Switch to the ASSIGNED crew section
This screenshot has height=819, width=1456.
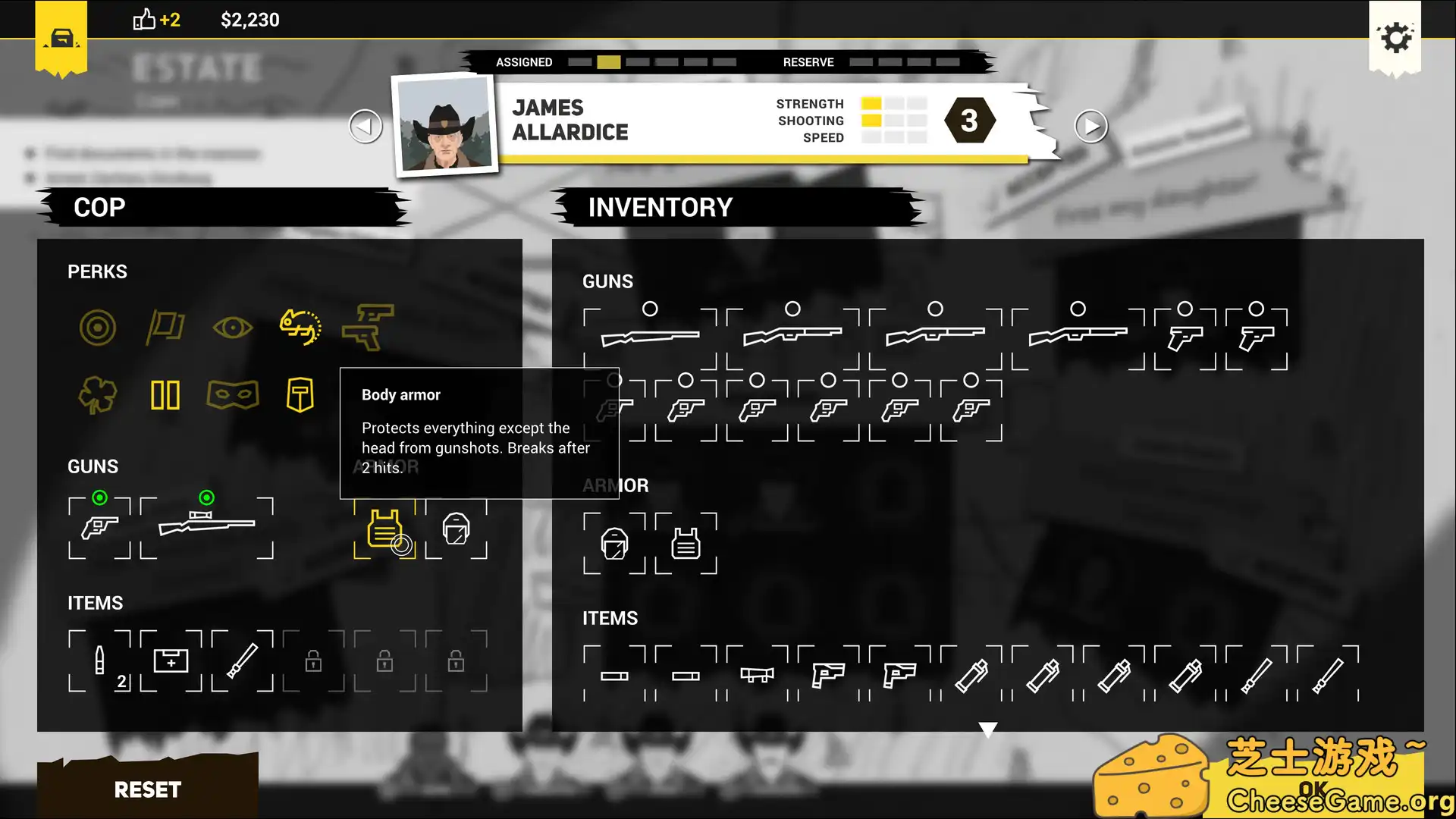coord(523,62)
